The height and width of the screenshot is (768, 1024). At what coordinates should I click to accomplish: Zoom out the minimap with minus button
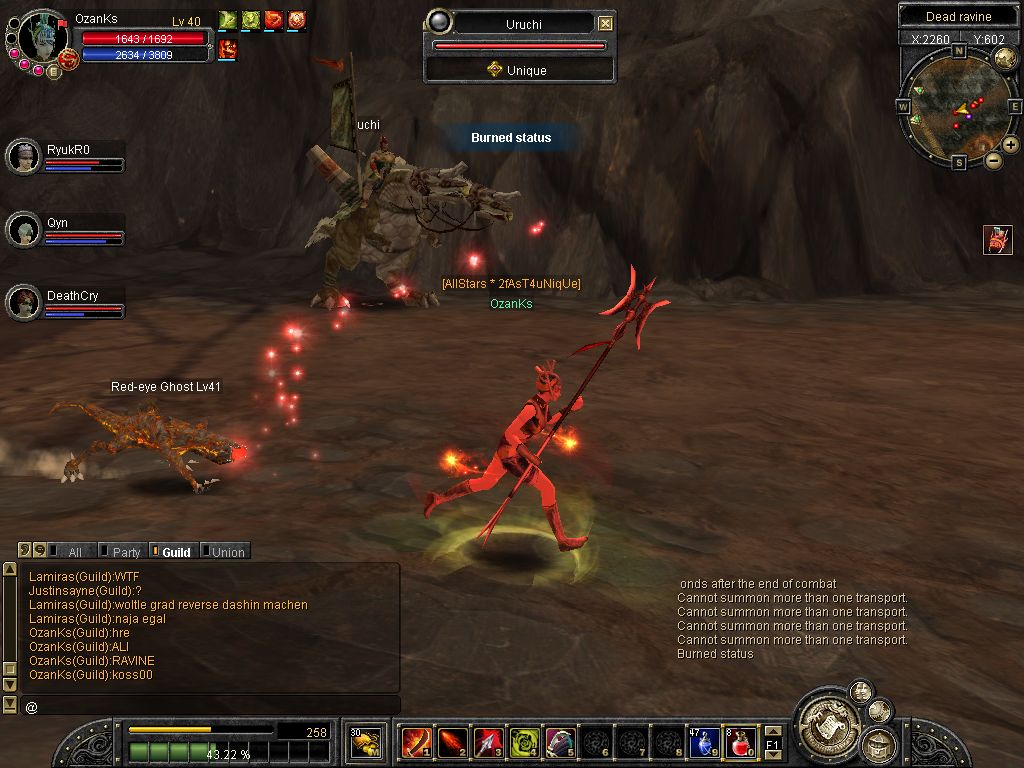pyautogui.click(x=993, y=160)
